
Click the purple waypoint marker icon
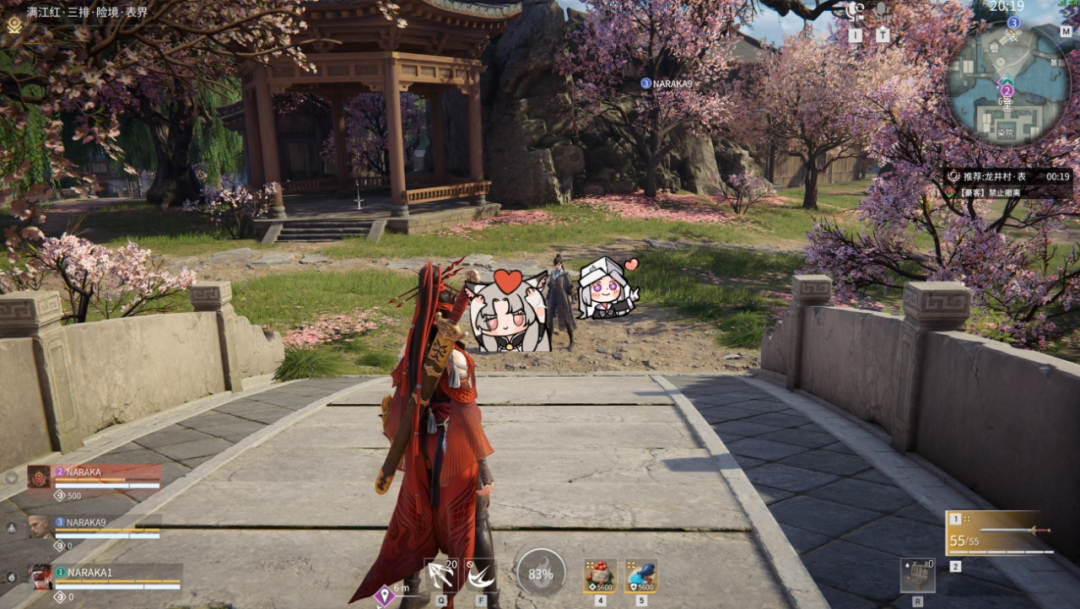point(381,595)
